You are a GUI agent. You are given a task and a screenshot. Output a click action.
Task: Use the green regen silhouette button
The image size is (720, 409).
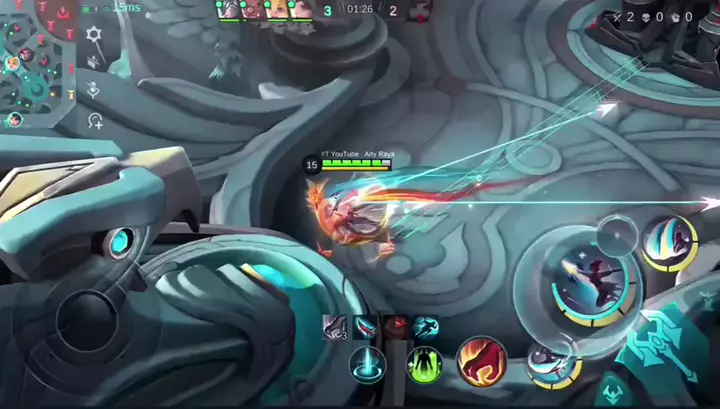[425, 364]
